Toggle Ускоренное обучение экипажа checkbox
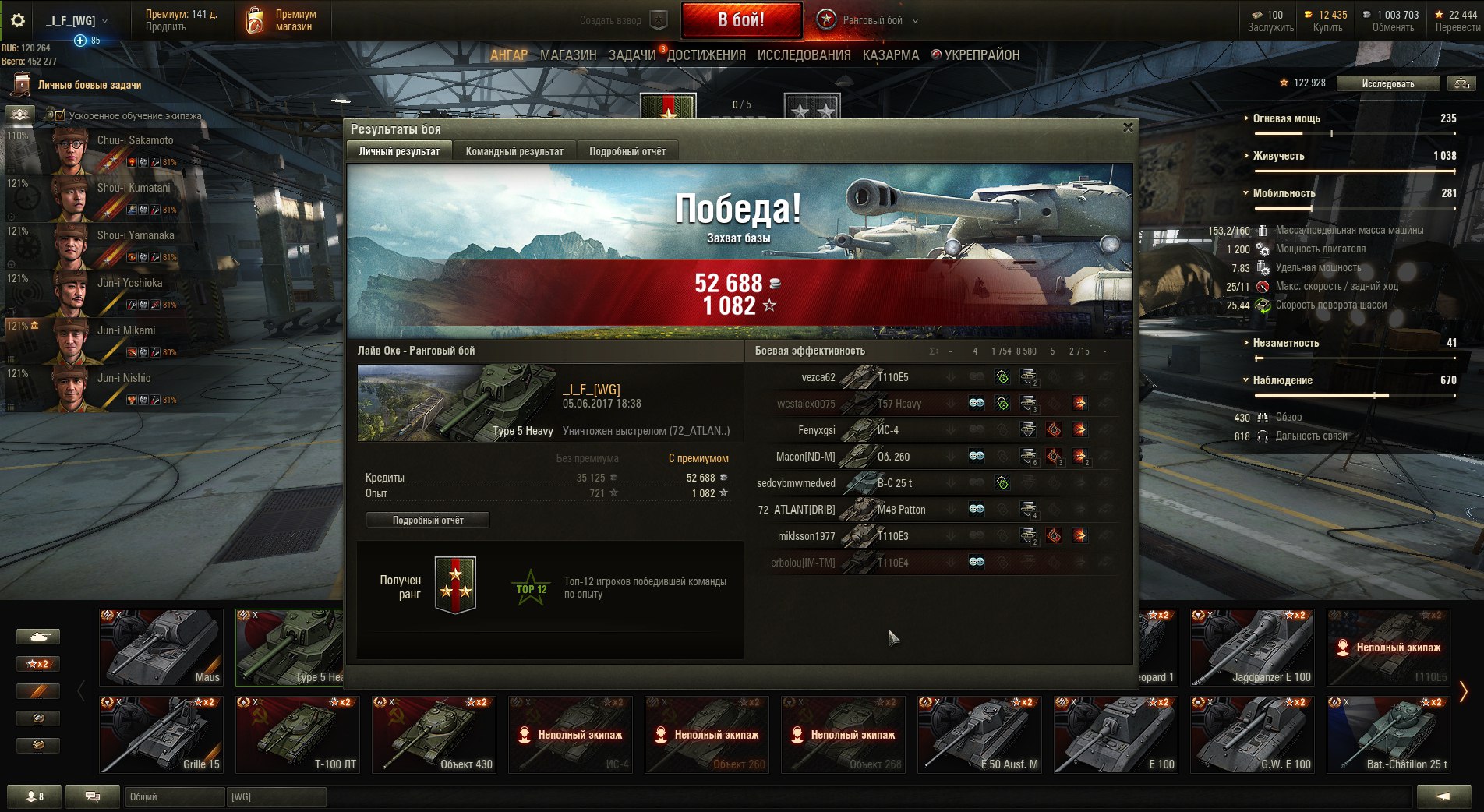The height and width of the screenshot is (812, 1484). [60, 115]
